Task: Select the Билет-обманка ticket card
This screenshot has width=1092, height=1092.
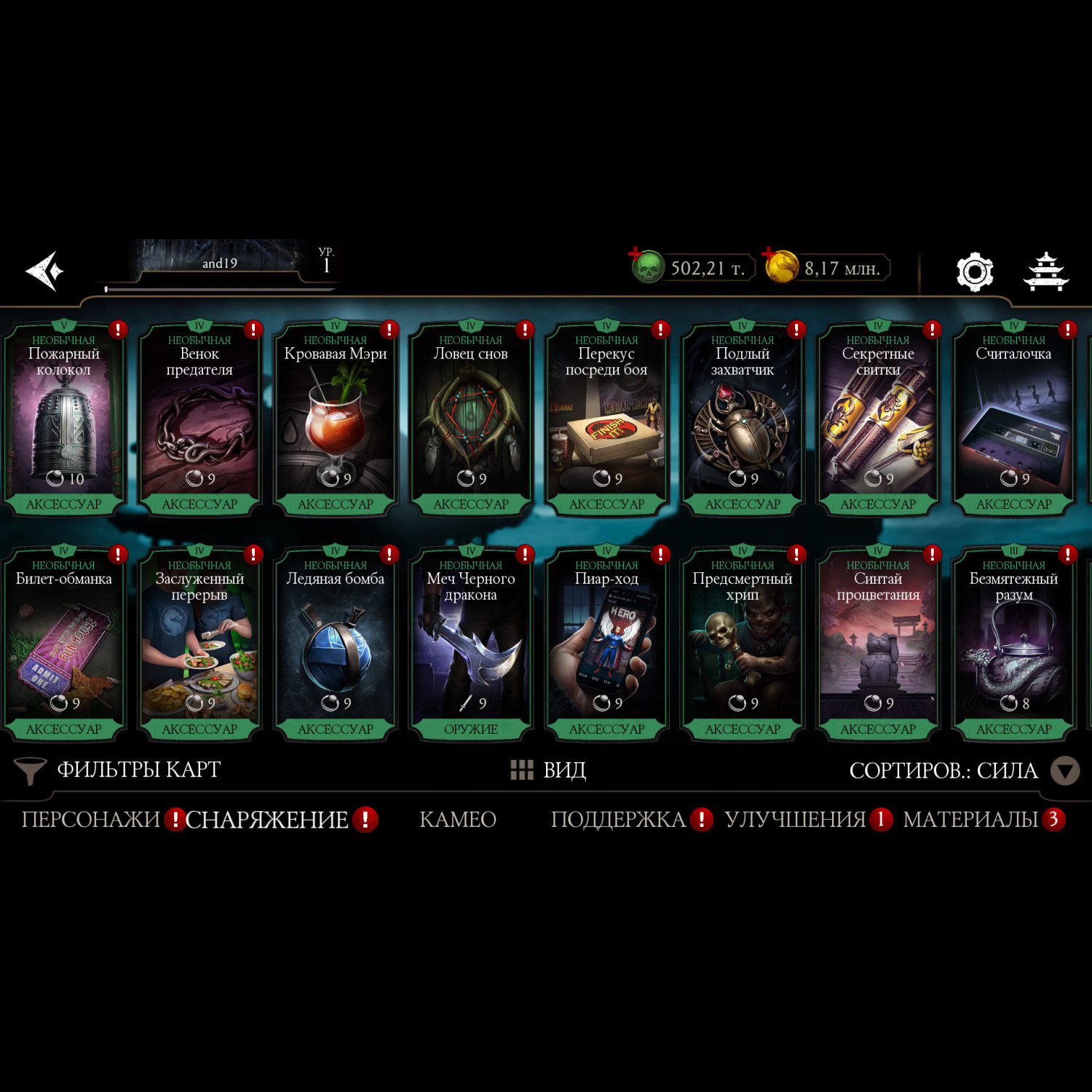Action: [x=64, y=645]
